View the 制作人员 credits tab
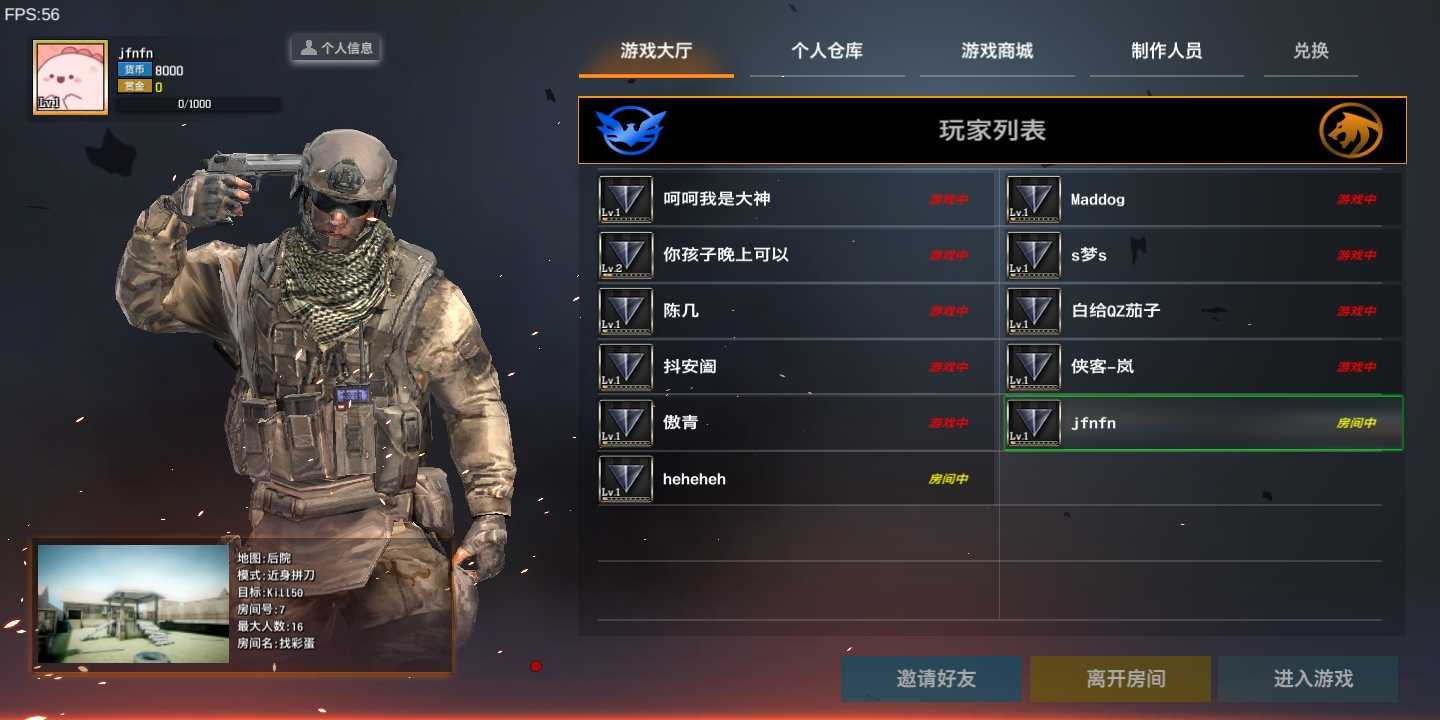Screen dimensions: 1440x720 pyautogui.click(x=1167, y=51)
